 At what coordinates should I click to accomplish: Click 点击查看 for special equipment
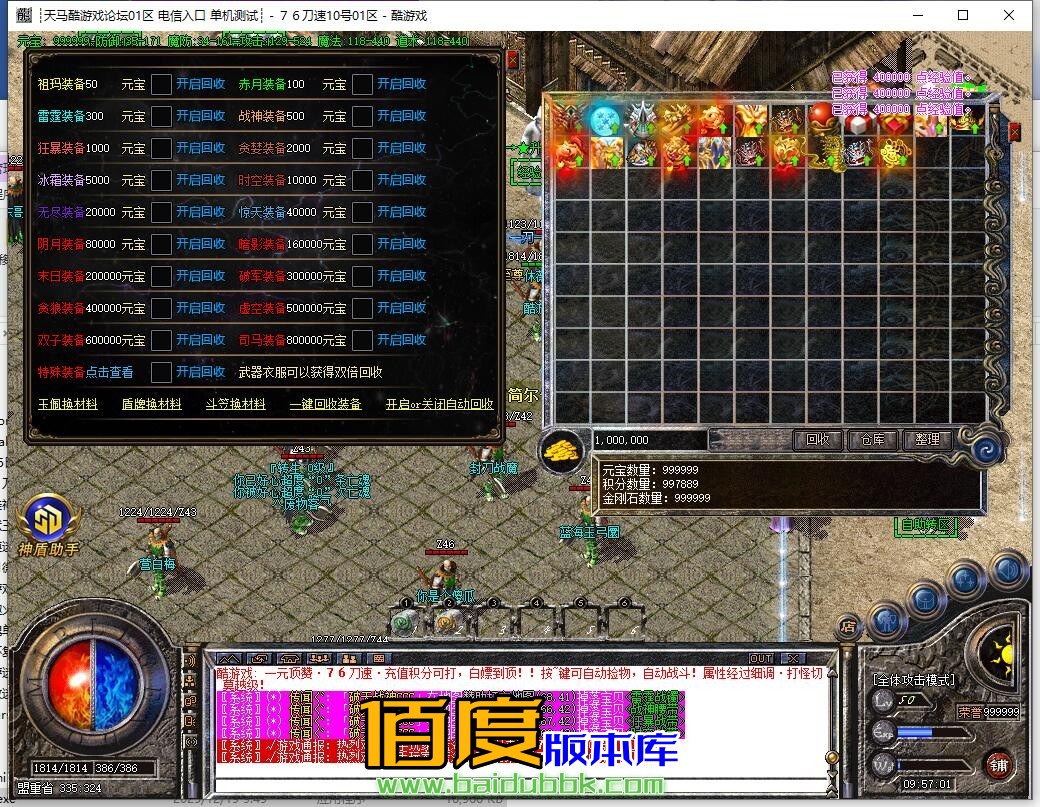click(110, 372)
